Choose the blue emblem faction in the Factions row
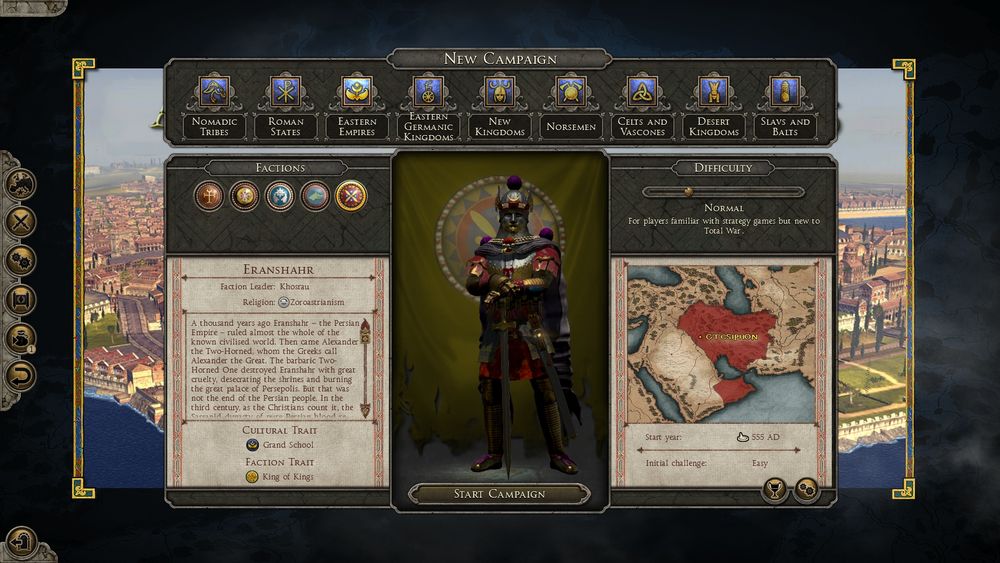The width and height of the screenshot is (1000, 563). 279,195
